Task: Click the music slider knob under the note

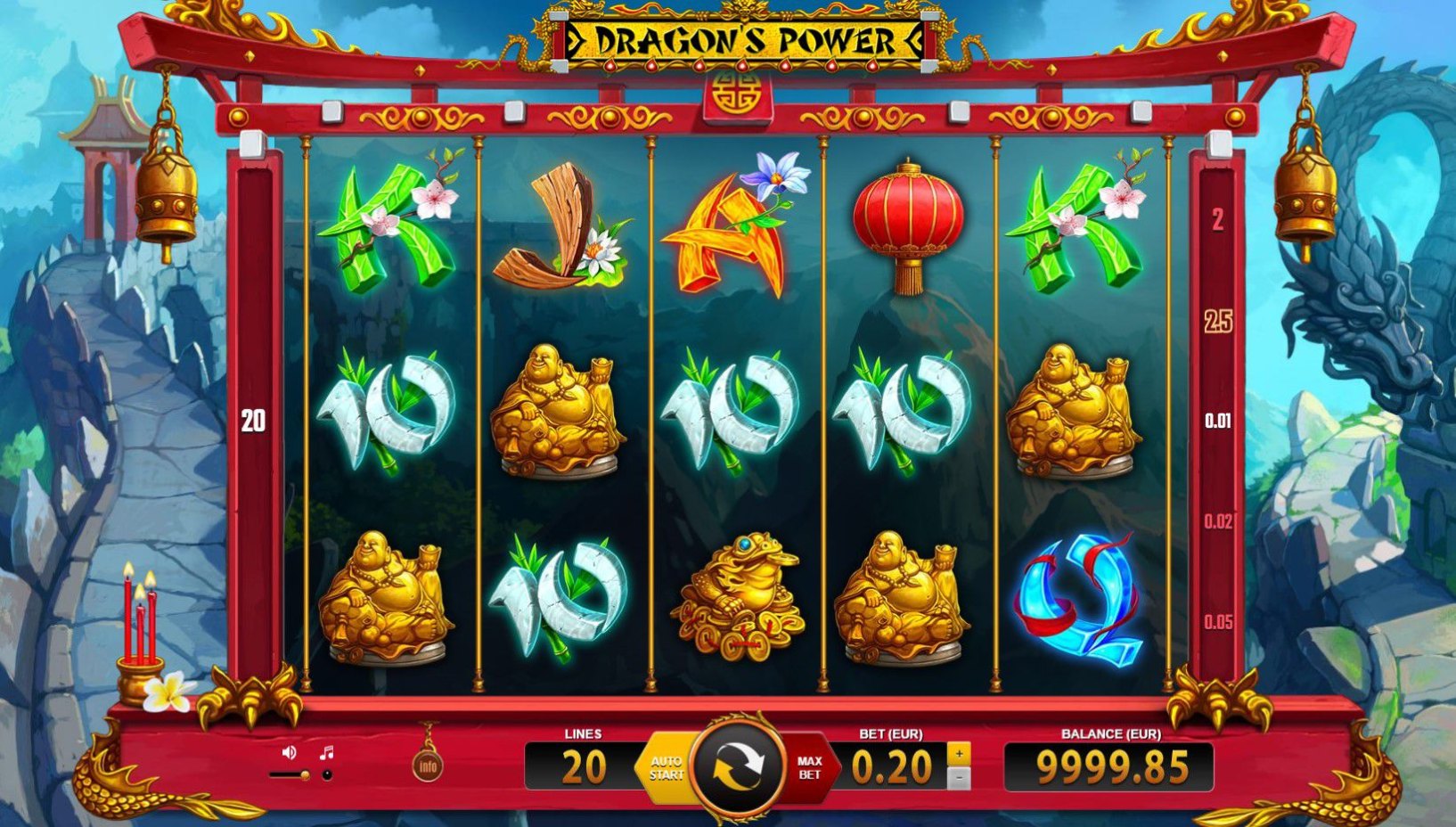Action: tap(327, 775)
